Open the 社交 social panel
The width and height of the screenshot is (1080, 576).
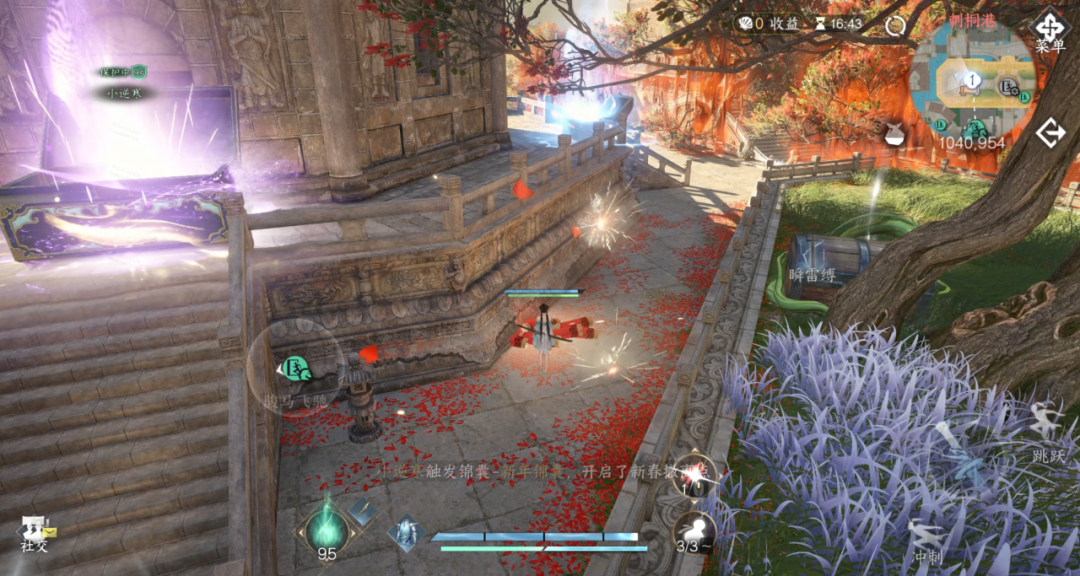36,532
